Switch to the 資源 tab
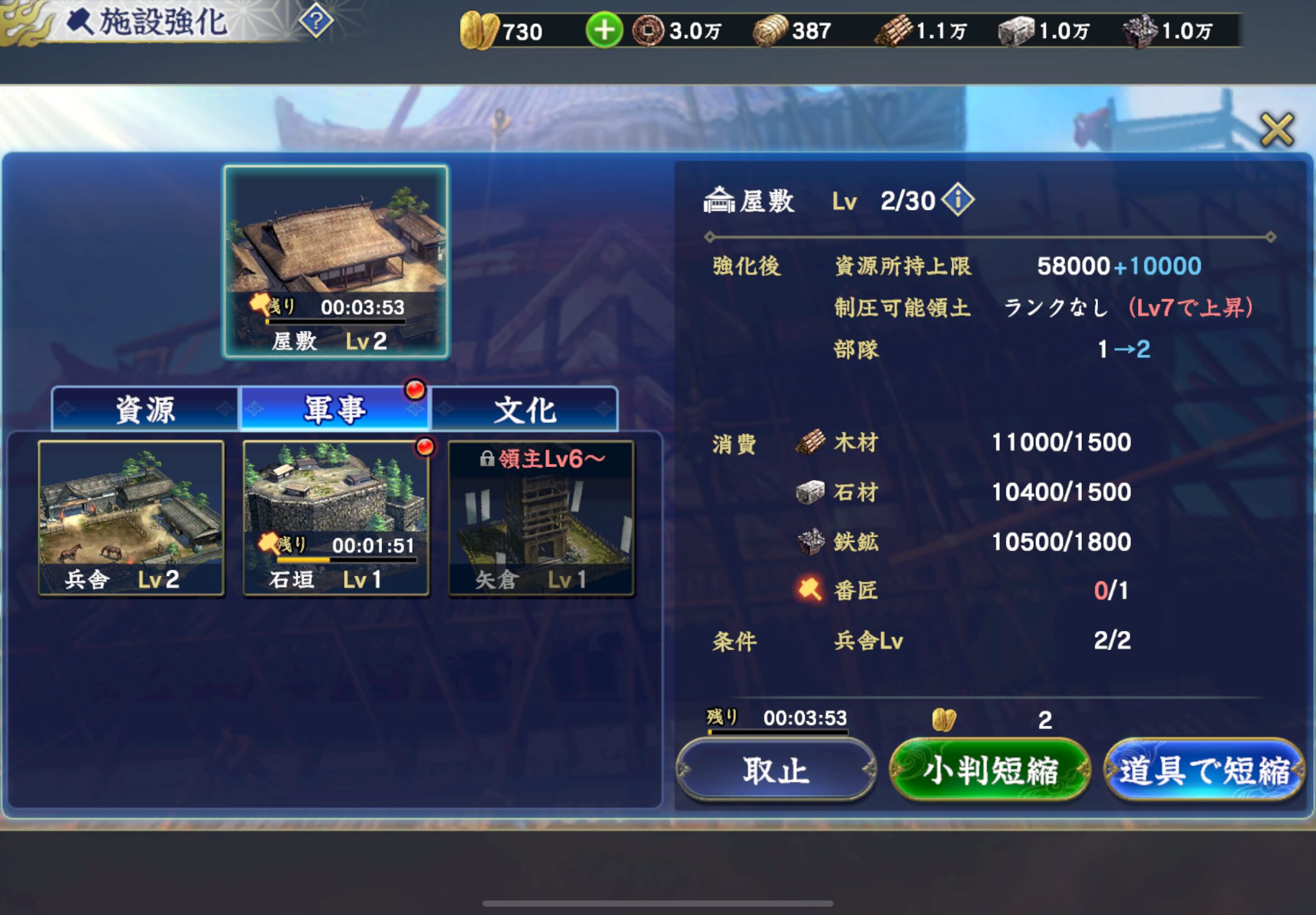This screenshot has height=915, width=1316. (x=145, y=410)
